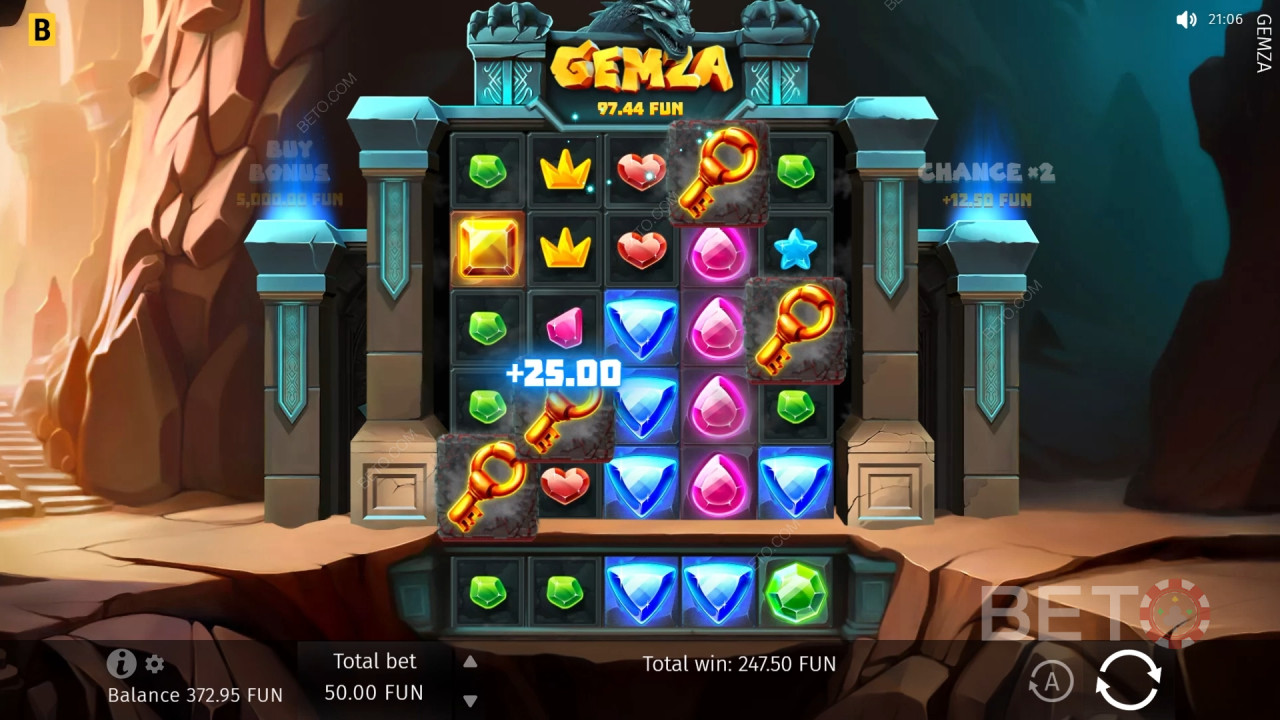Open the settings gear icon
The height and width of the screenshot is (720, 1280).
pyautogui.click(x=154, y=664)
